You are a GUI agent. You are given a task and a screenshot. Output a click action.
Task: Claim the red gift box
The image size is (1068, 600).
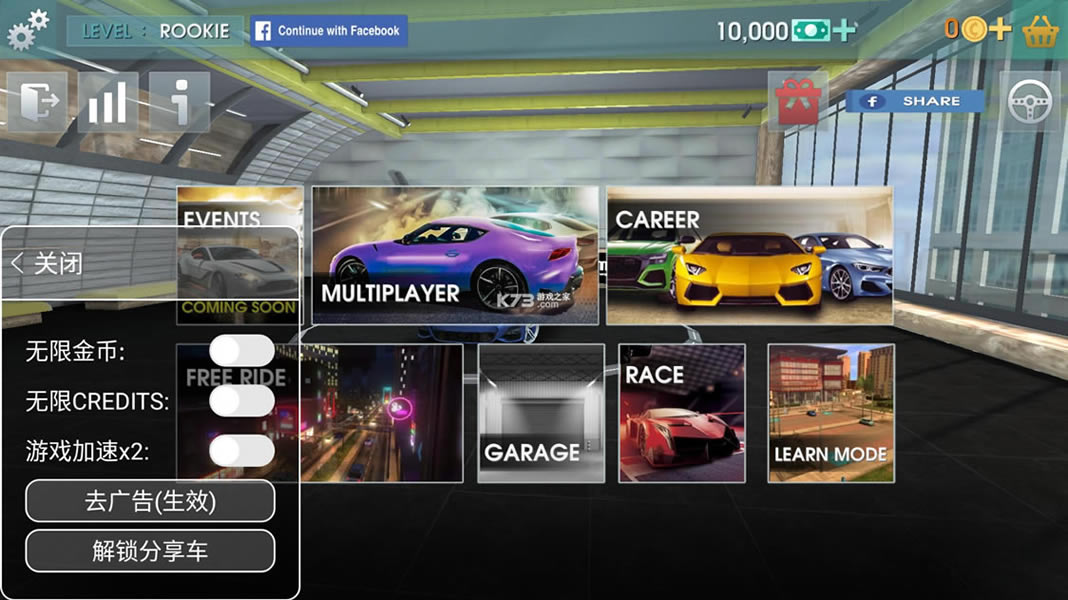(798, 102)
